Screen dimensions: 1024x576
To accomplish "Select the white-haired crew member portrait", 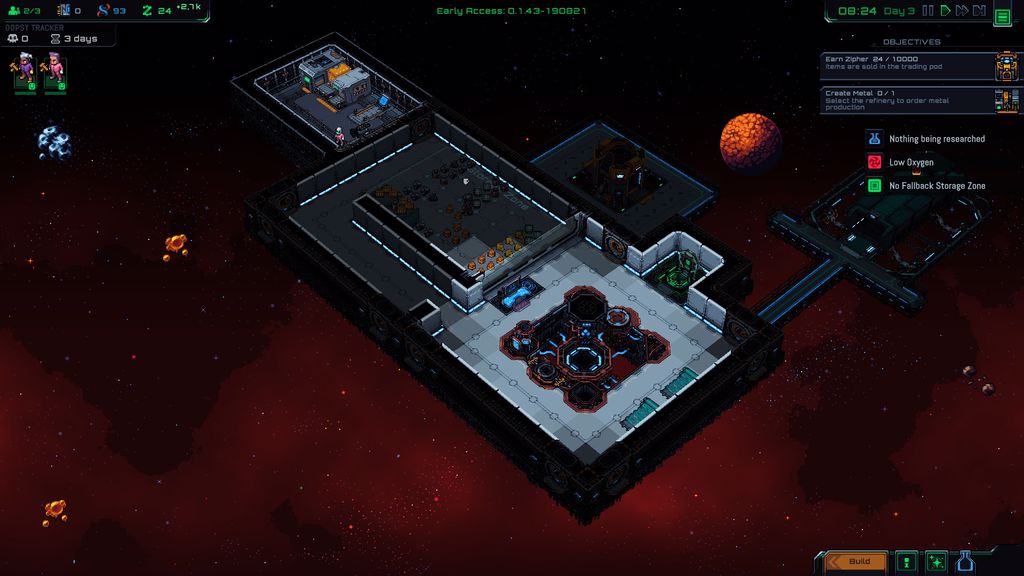I will (23, 71).
